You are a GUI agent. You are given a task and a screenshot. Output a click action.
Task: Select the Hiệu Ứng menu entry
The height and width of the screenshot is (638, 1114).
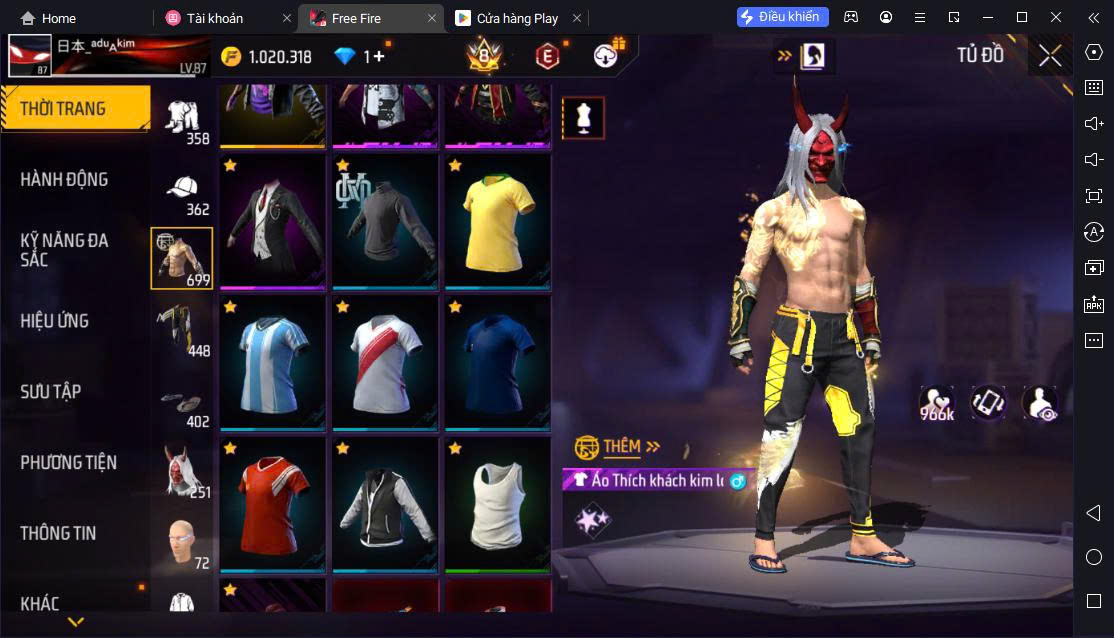tap(55, 321)
